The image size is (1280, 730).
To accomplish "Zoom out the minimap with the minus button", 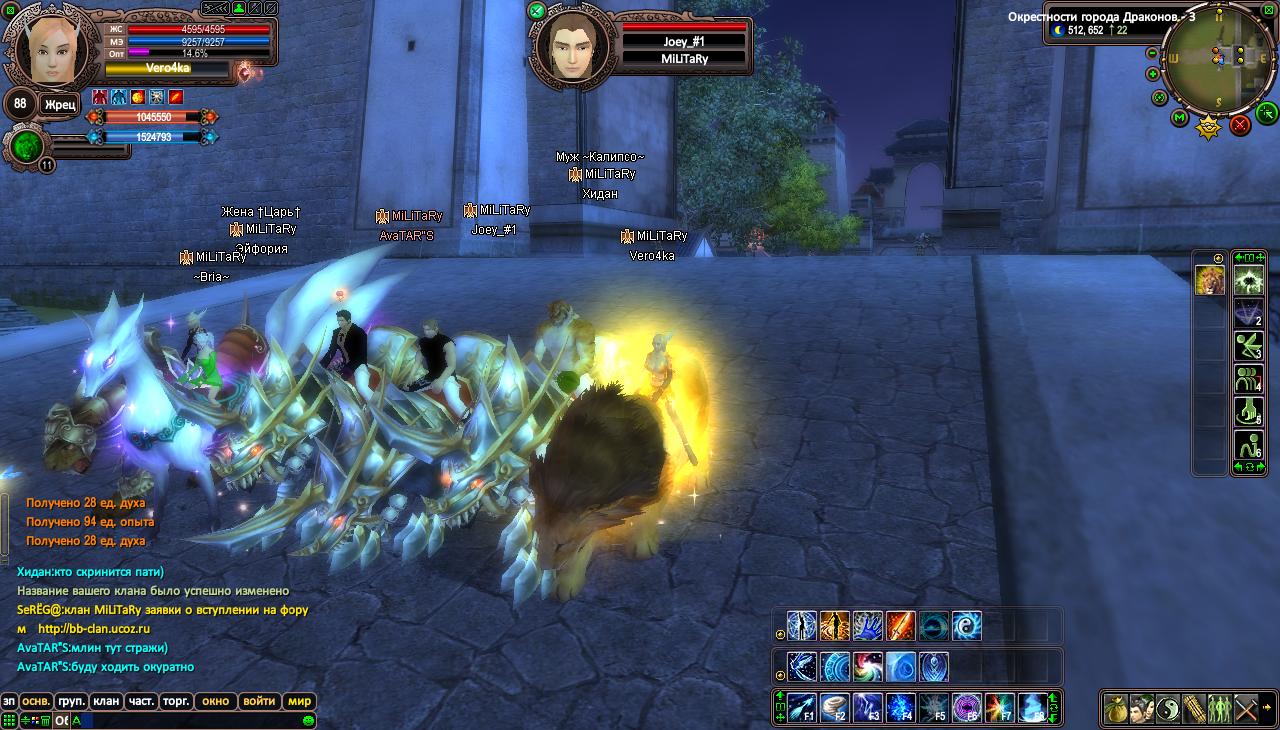I will click(1152, 53).
